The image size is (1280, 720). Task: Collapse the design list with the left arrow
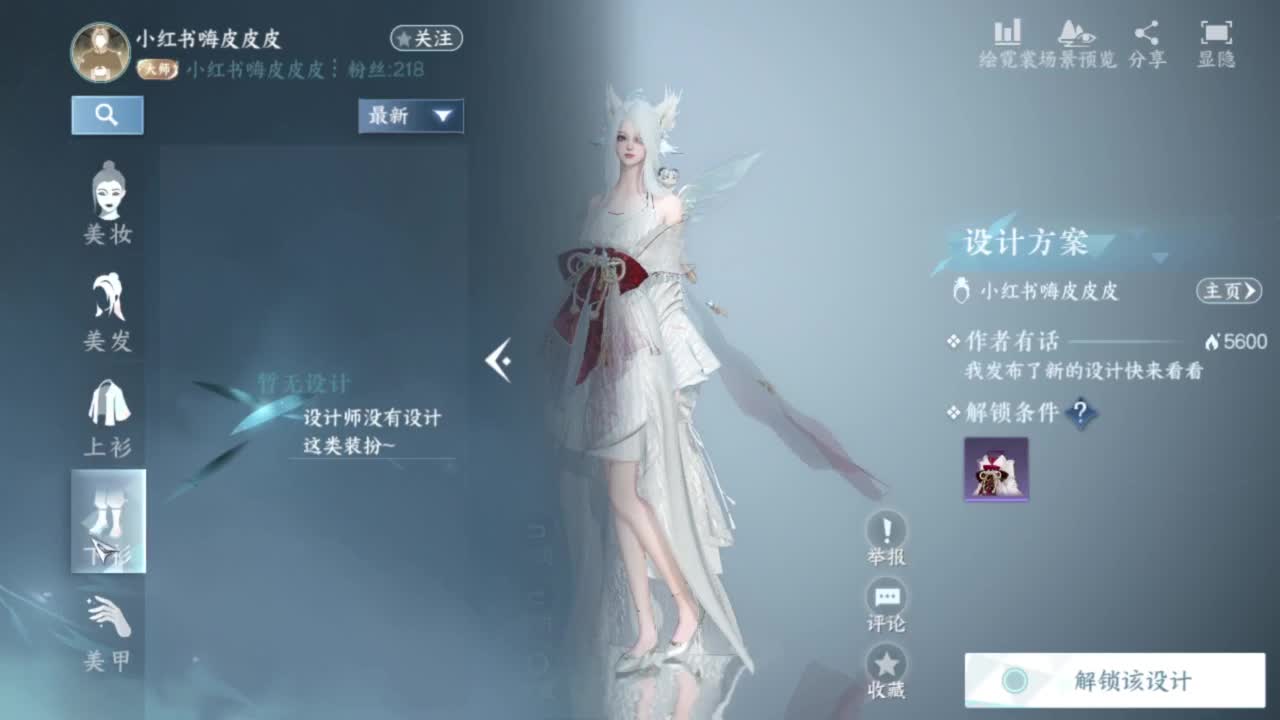[500, 360]
